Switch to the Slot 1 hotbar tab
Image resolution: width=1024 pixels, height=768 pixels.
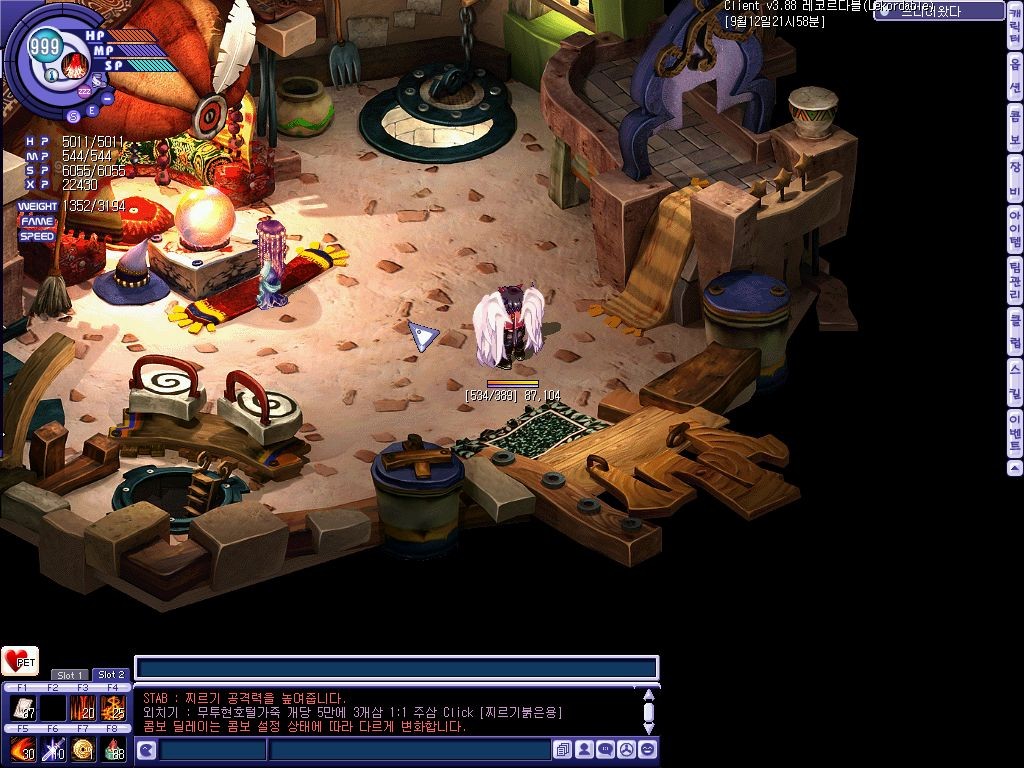point(70,675)
